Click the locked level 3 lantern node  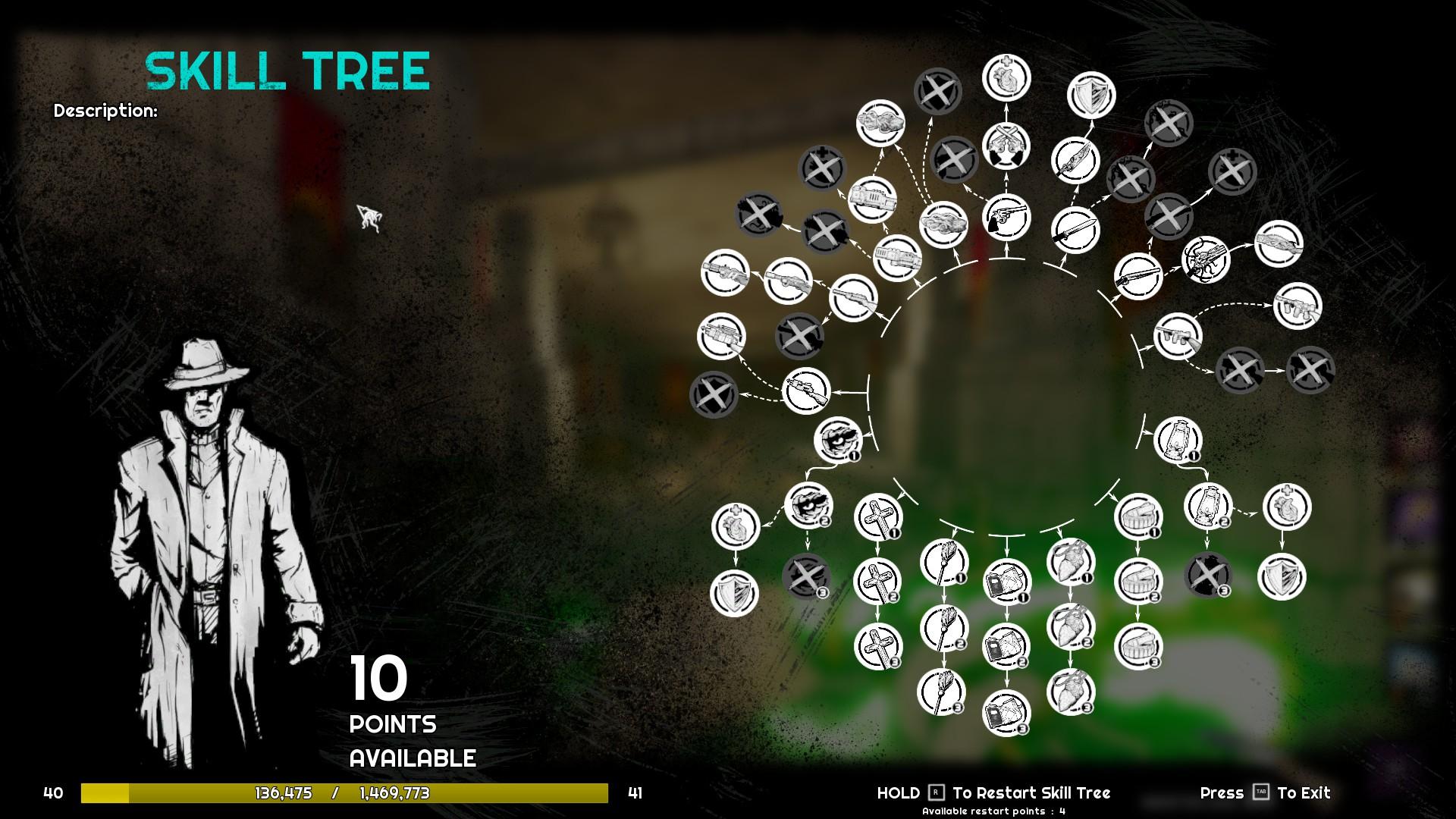1207,574
